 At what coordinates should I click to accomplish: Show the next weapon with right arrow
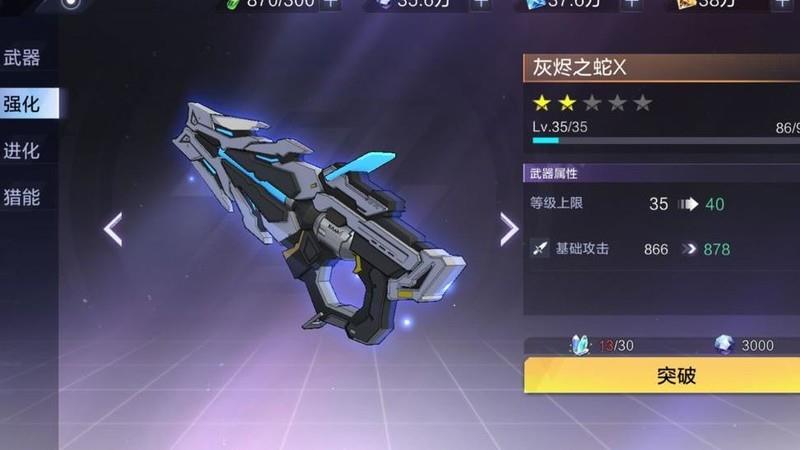point(509,229)
